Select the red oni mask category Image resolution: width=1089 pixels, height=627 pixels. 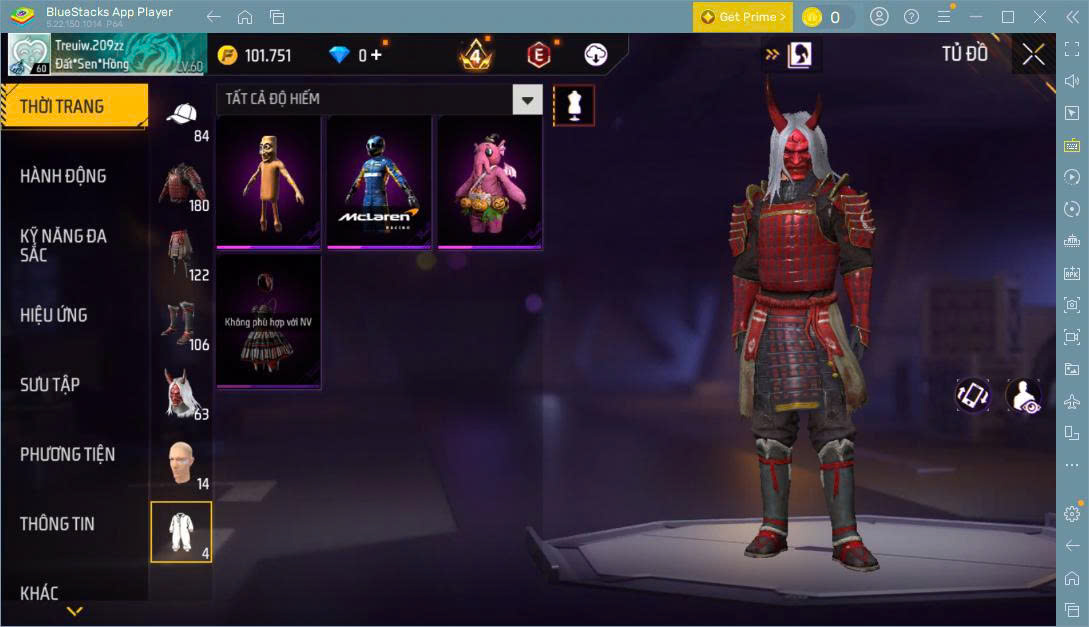point(181,393)
